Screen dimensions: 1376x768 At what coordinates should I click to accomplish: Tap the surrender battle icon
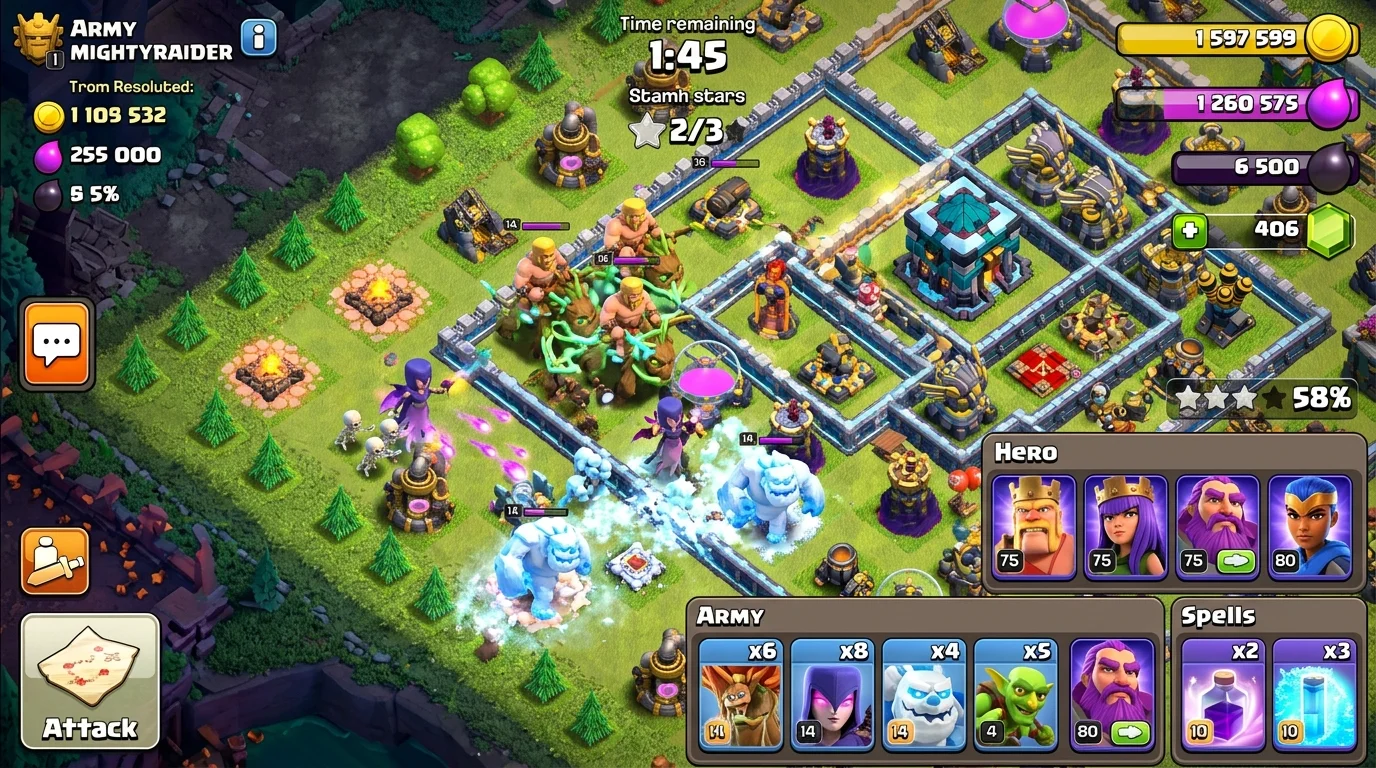point(54,562)
